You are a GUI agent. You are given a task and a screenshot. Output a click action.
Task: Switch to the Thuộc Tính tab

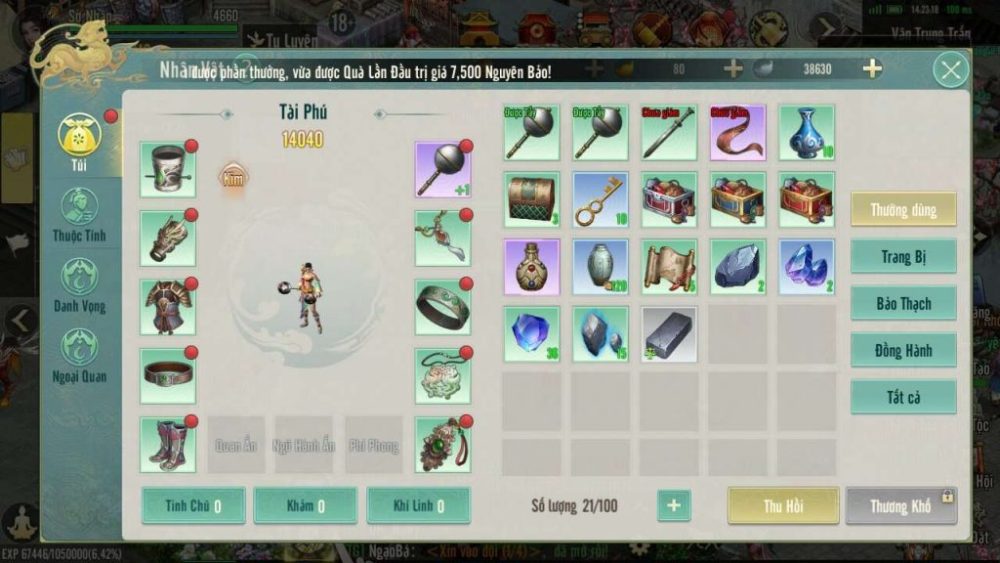pyautogui.click(x=79, y=216)
